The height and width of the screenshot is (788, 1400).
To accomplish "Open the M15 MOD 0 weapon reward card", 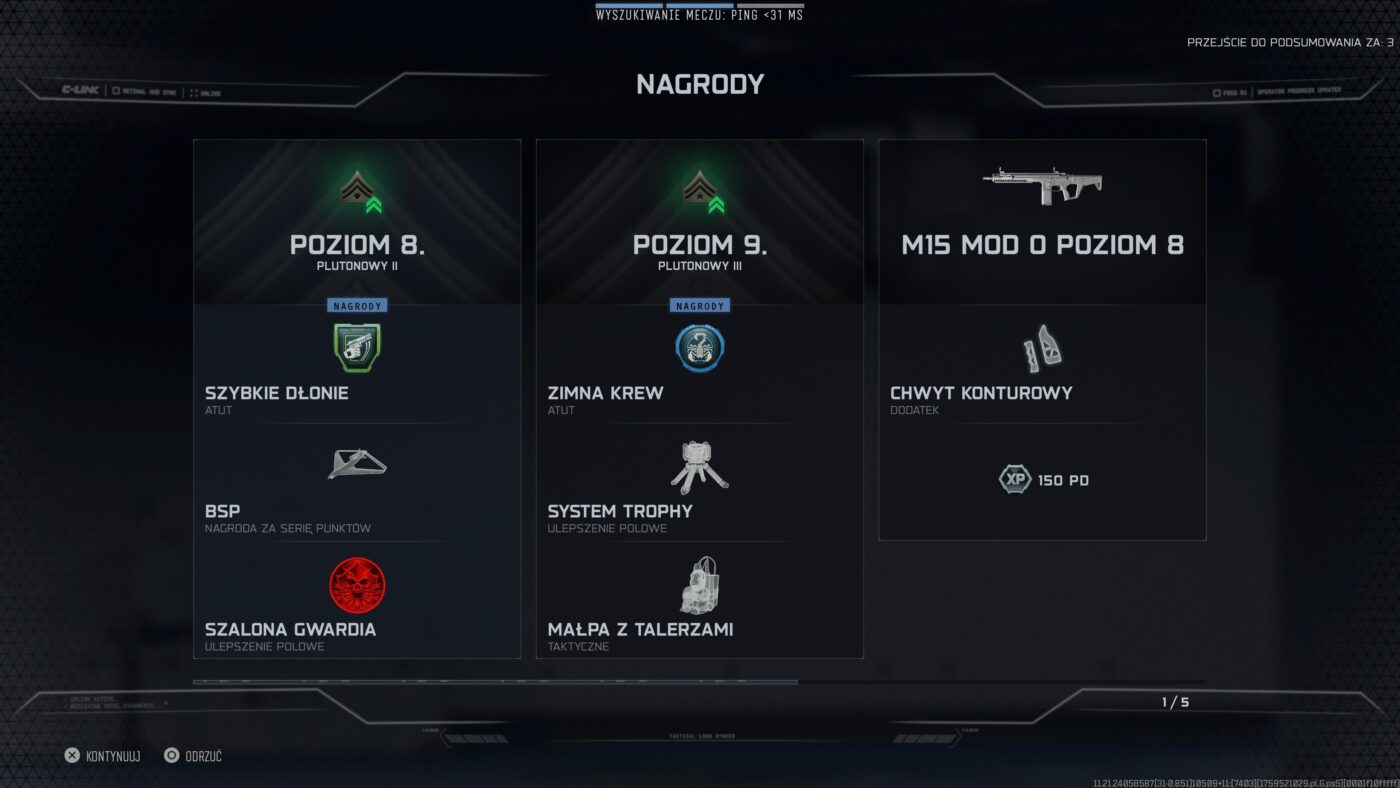I will pos(1042,244).
